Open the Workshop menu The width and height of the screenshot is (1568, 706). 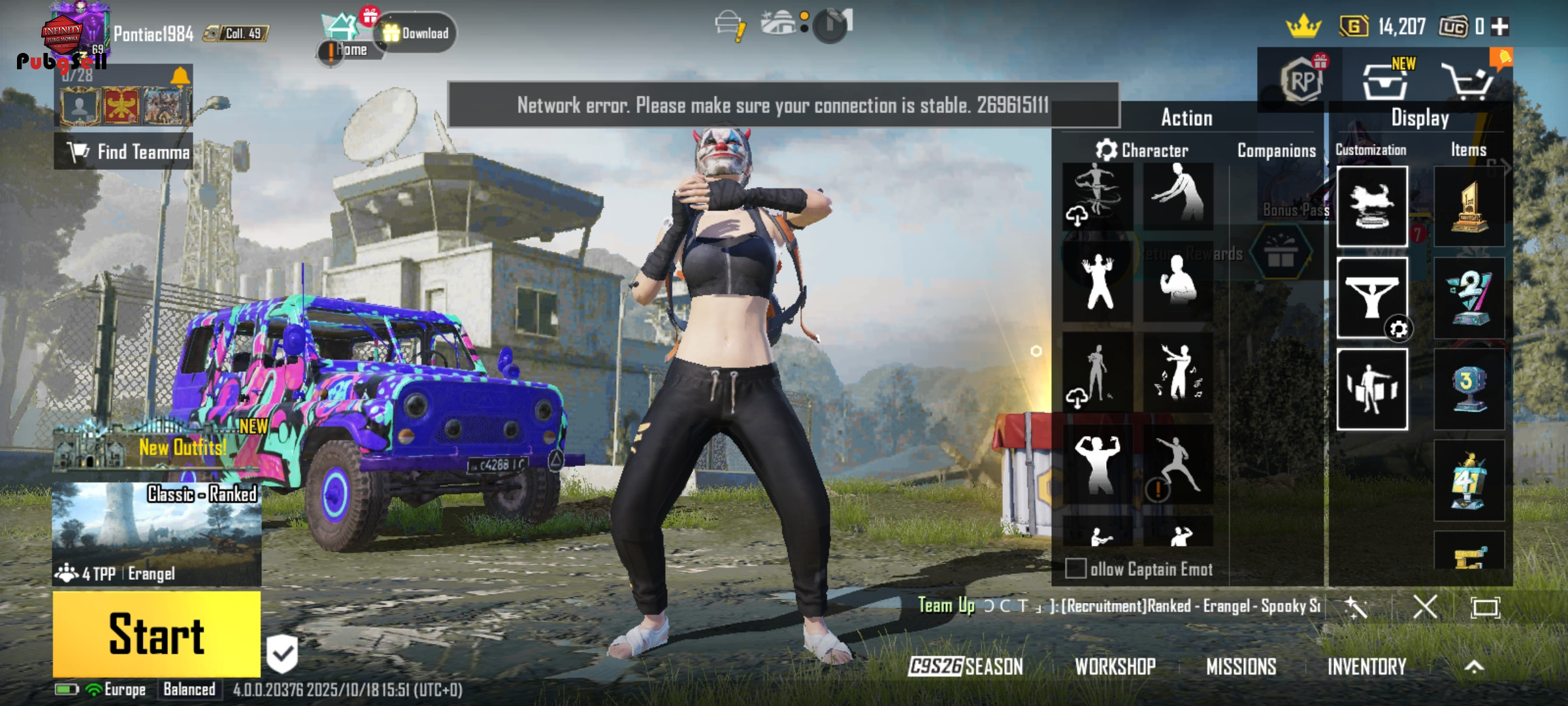click(x=1115, y=667)
